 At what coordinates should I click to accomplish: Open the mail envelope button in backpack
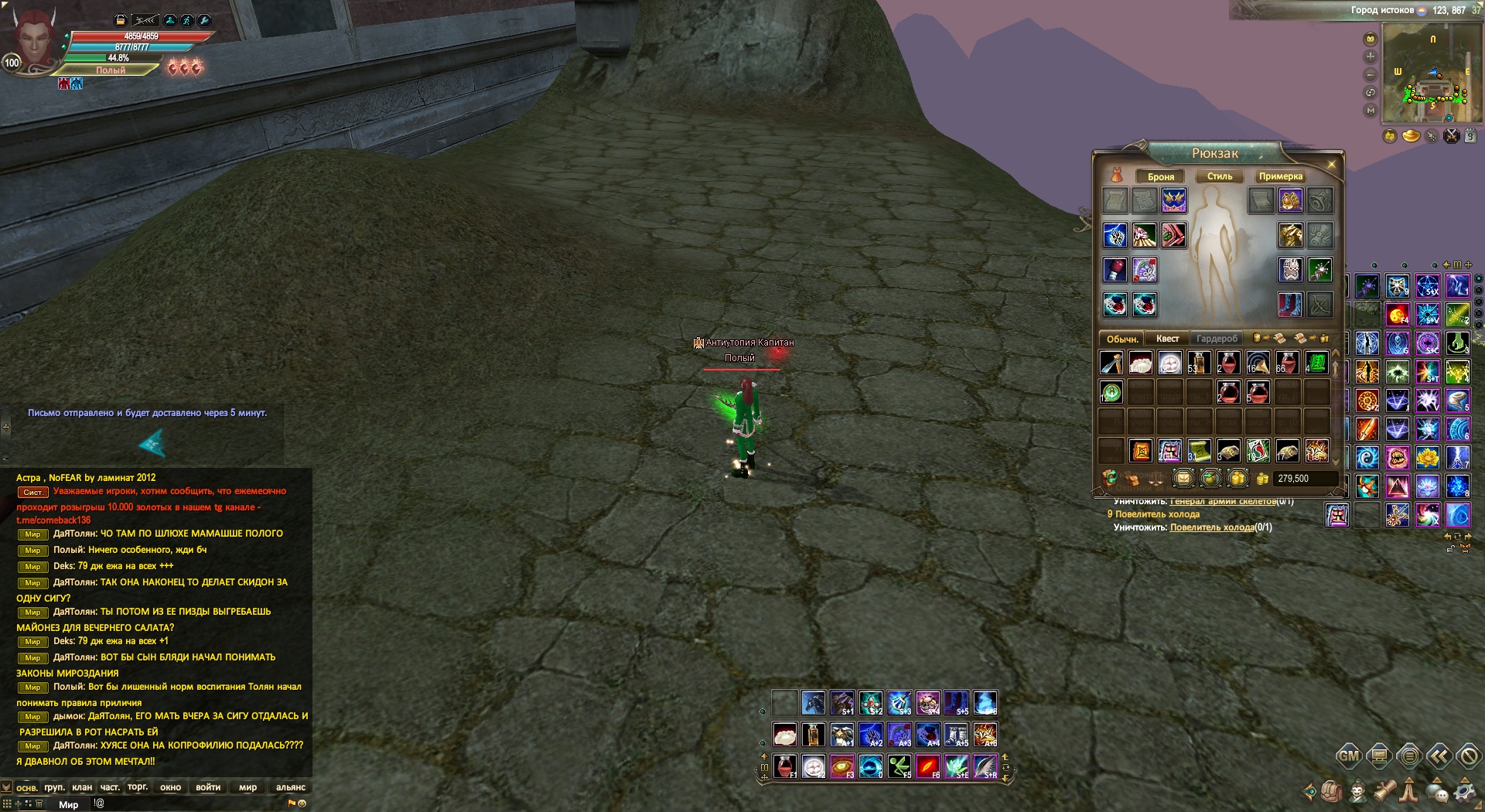coord(1183,479)
